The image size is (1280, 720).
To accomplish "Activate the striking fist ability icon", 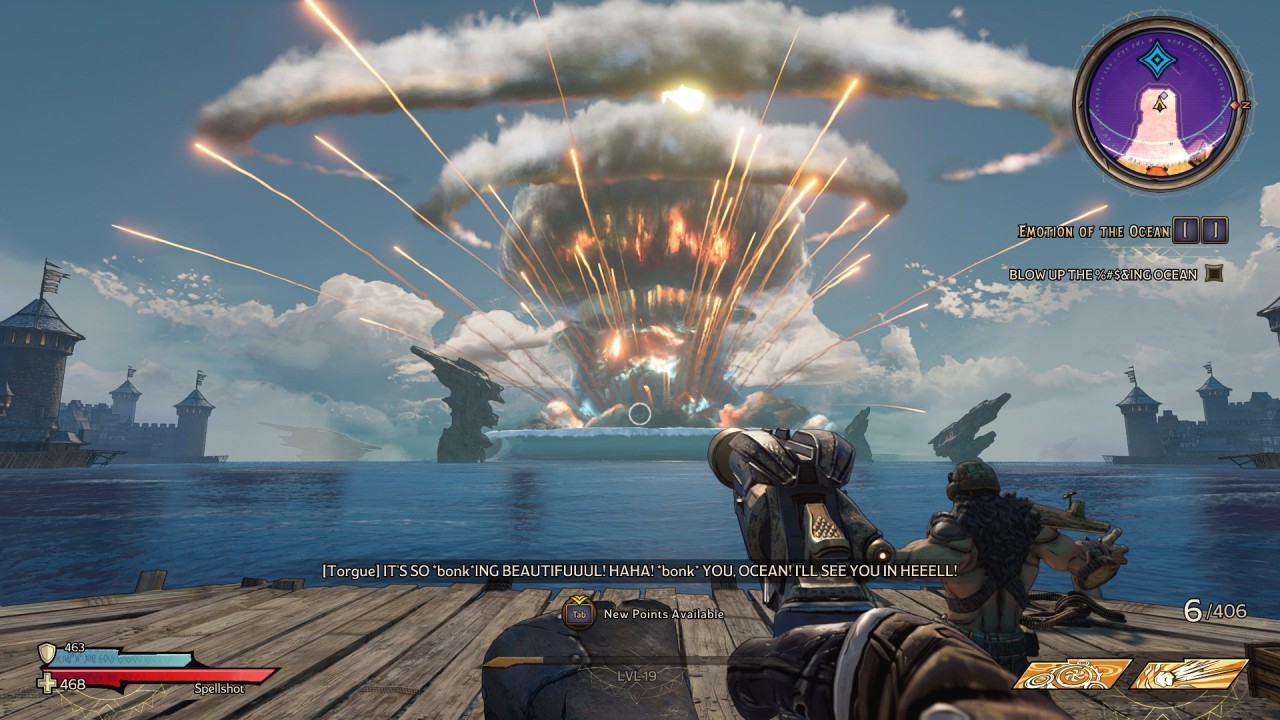I will point(1189,674).
